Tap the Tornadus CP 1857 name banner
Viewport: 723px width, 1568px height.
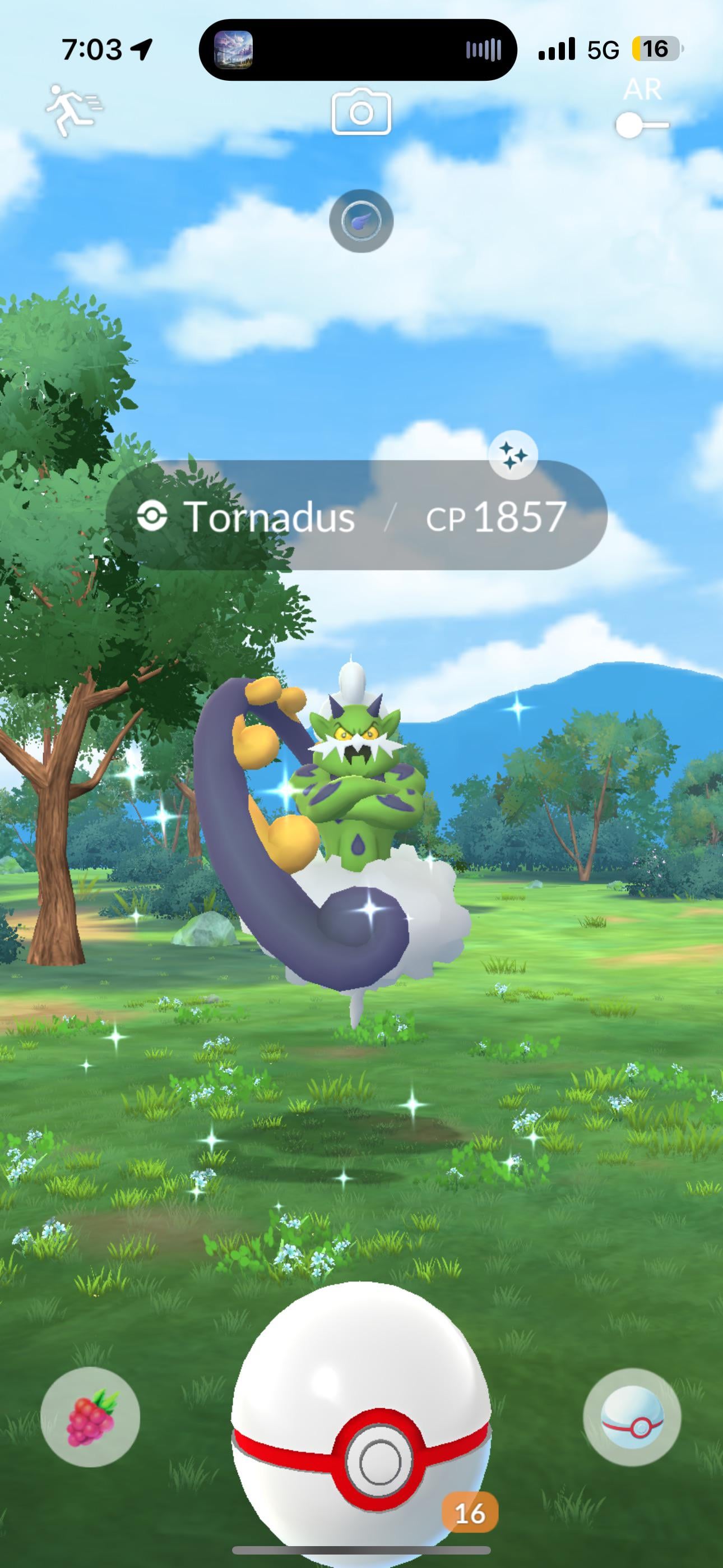tap(356, 517)
